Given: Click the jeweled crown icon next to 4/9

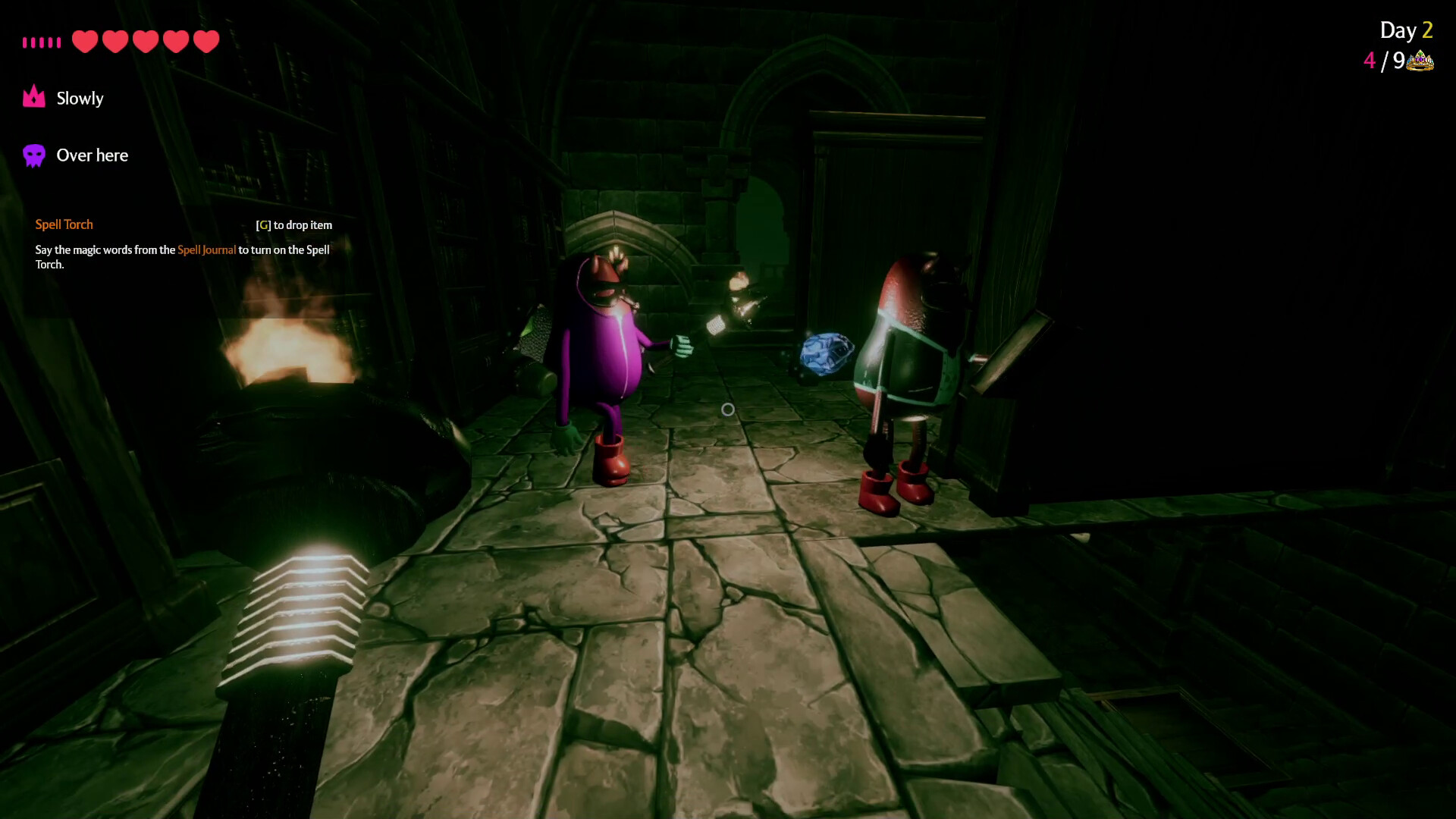Looking at the screenshot, I should [1420, 60].
